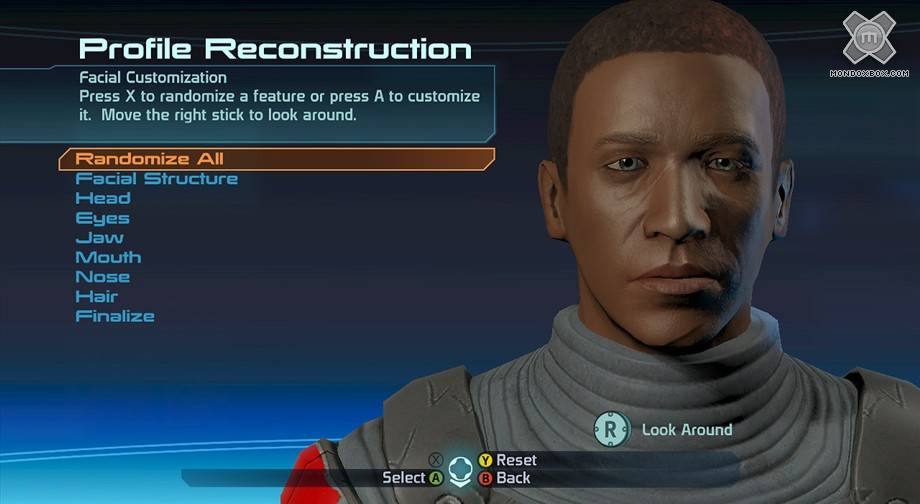Choose the Nose menu entry
Image resolution: width=920 pixels, height=504 pixels.
(x=103, y=277)
